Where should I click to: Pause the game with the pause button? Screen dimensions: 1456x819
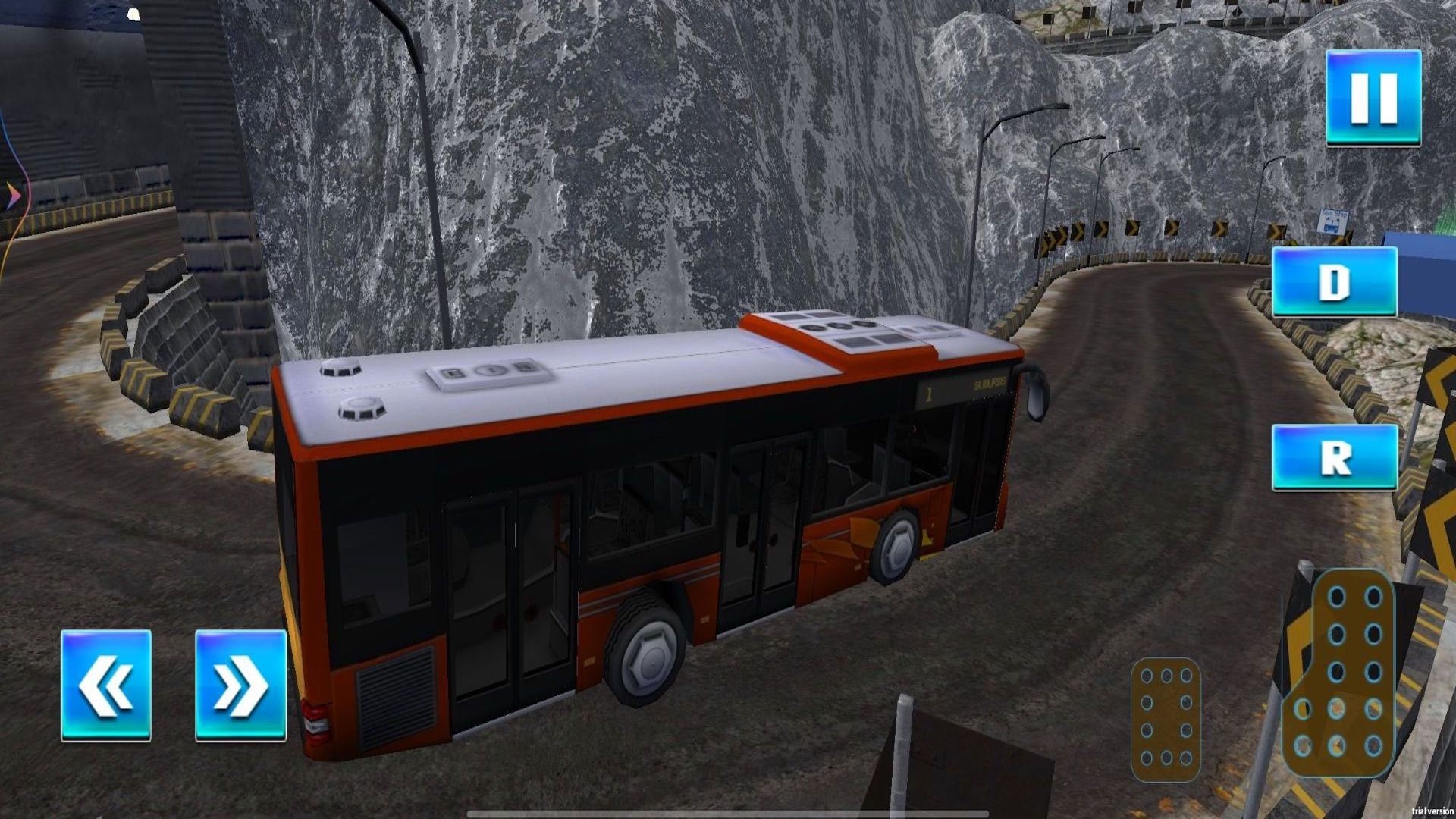pos(1373,97)
